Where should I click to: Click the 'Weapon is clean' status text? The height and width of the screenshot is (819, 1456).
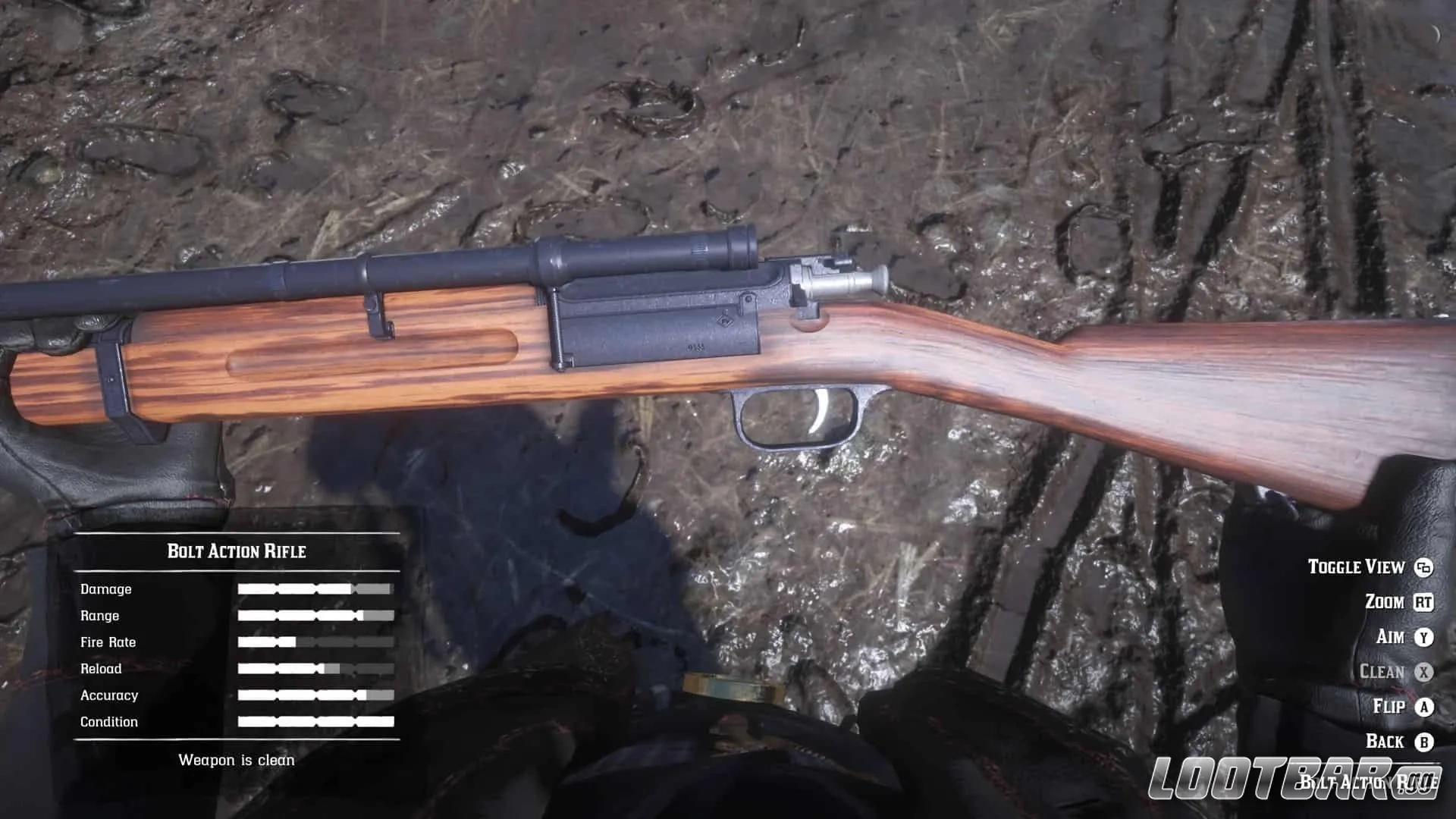tap(237, 759)
